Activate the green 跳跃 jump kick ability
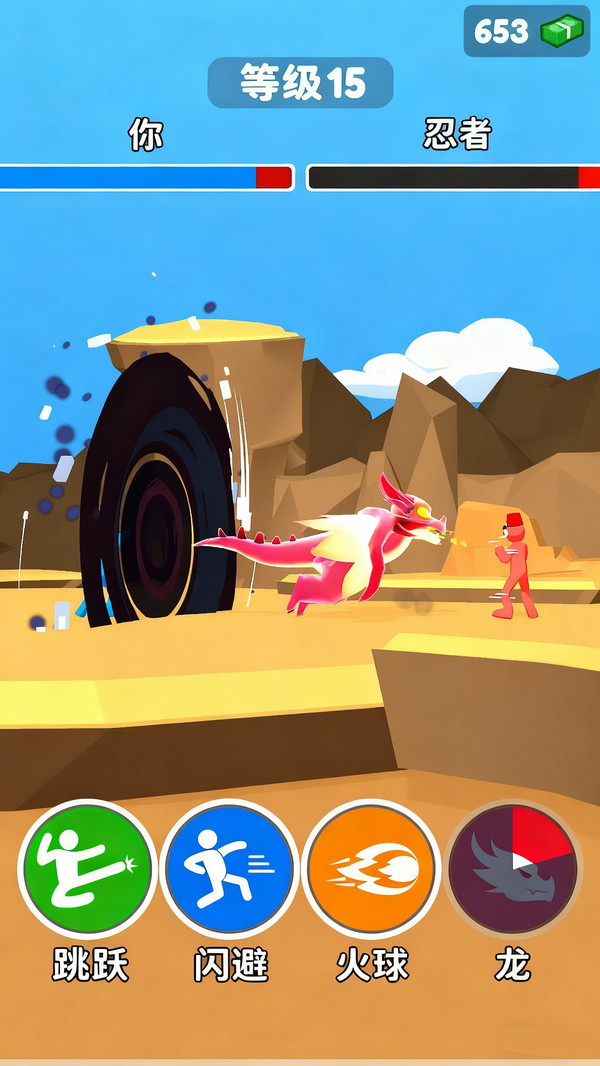Screen dimensions: 600x1066 87,868
